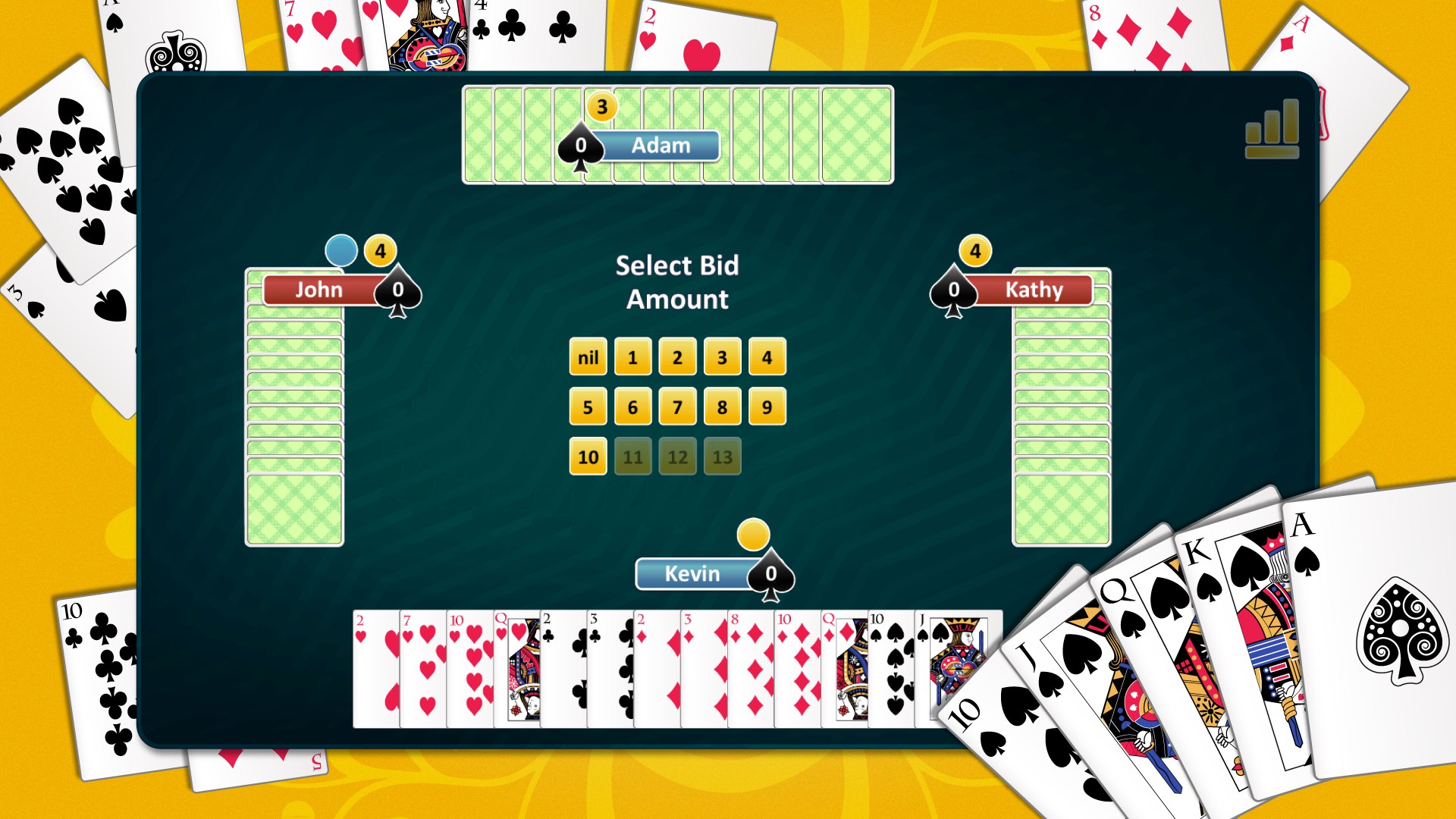Bid 7 tricks
This screenshot has width=1456, height=819.
677,406
